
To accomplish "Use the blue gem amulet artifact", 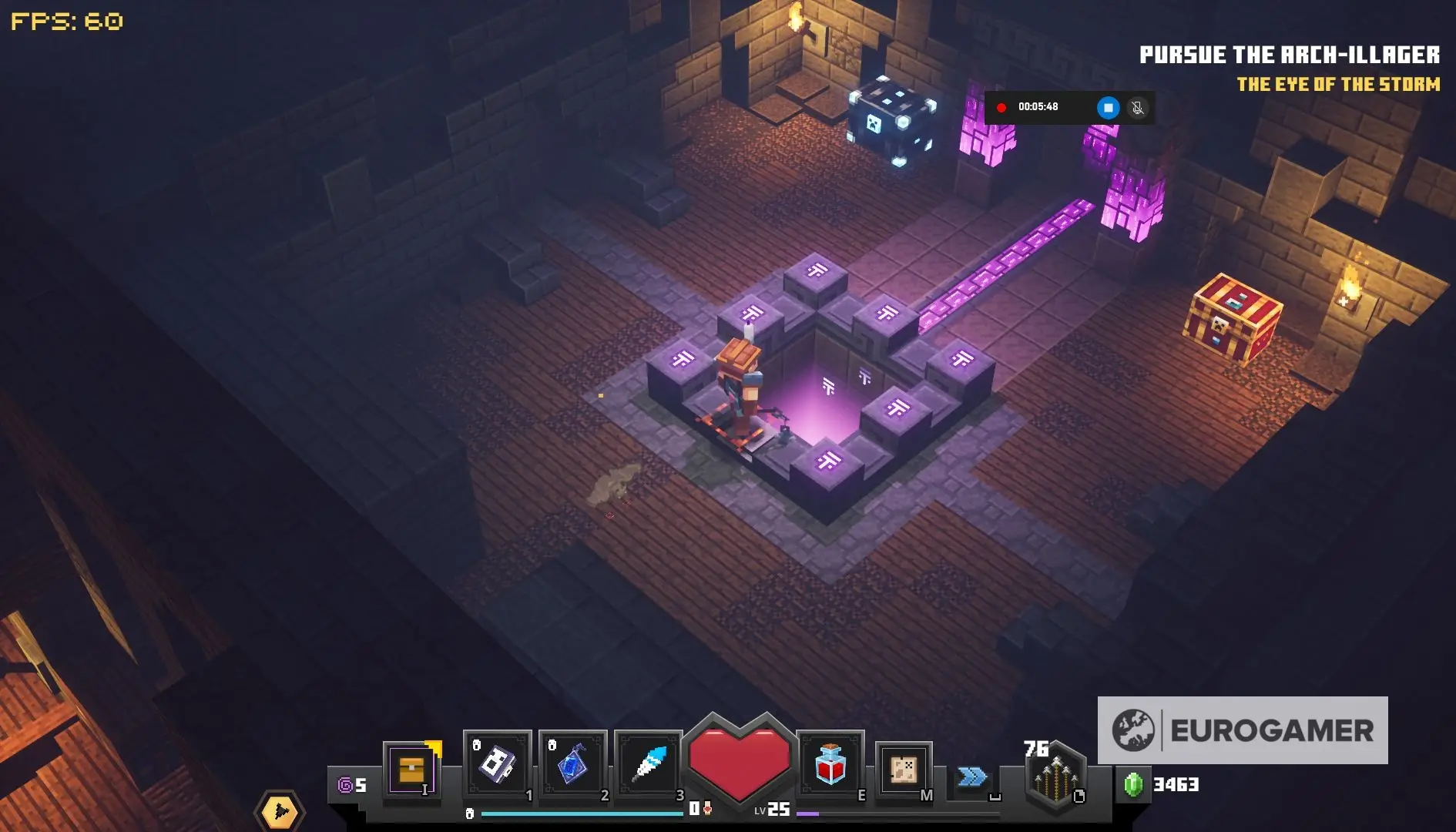I will click(572, 765).
